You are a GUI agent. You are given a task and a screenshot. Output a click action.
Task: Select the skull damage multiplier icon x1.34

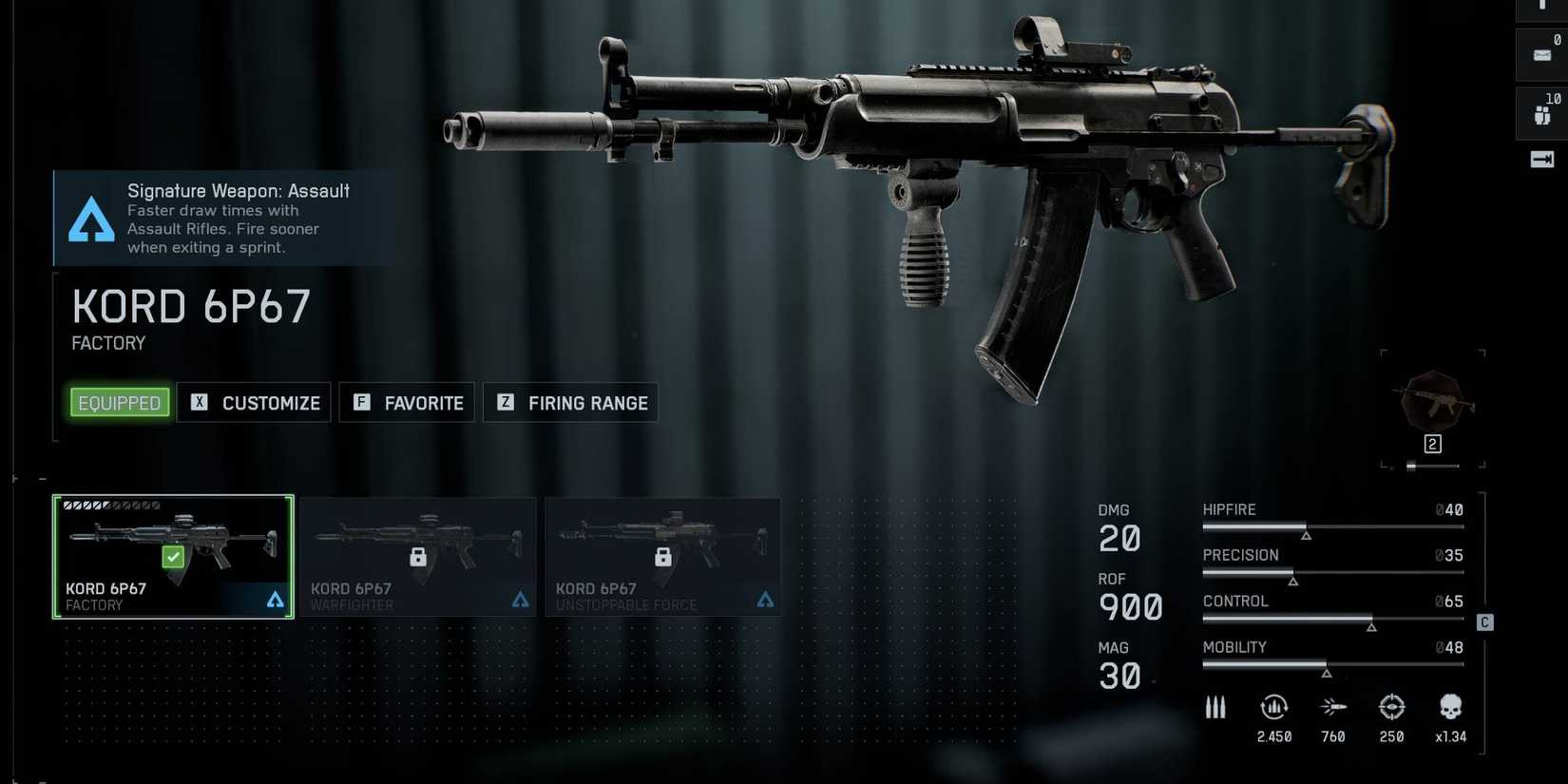click(x=1450, y=707)
